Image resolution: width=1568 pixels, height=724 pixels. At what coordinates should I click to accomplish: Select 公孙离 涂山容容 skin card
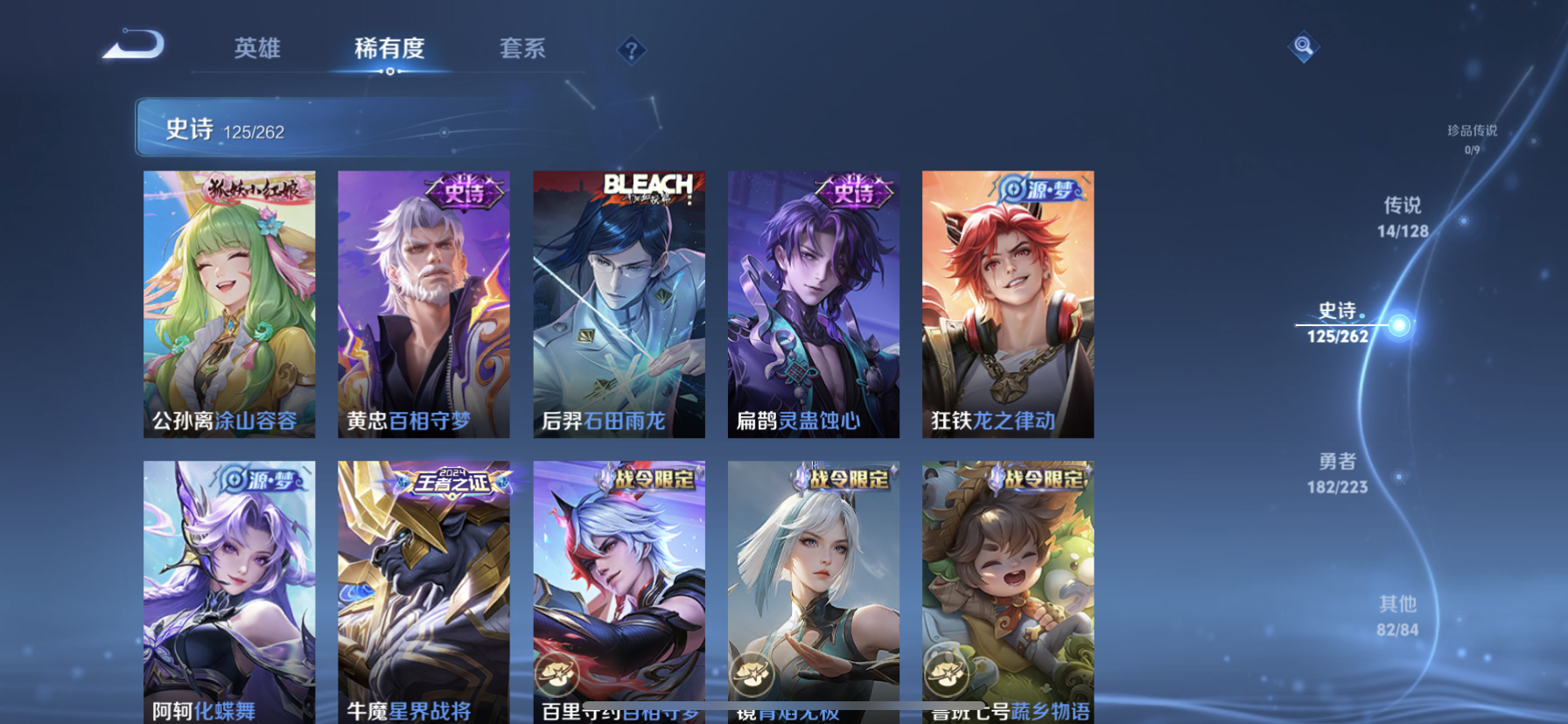[x=229, y=303]
